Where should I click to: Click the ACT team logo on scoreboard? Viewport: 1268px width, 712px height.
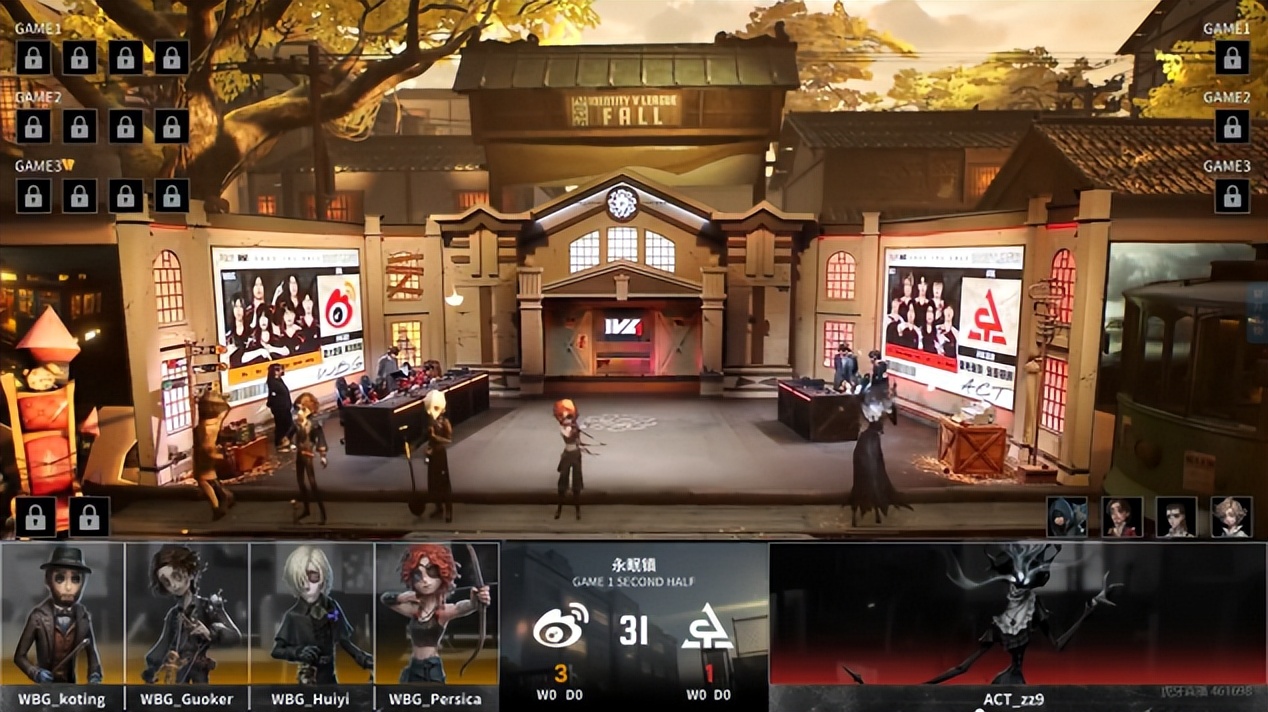point(708,629)
